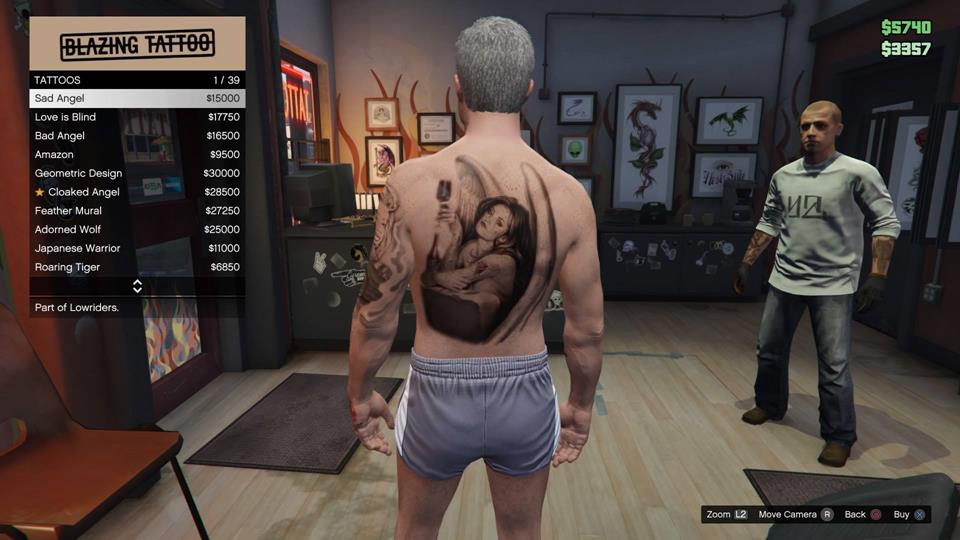
Task: Choose the Love is Blind tattoo
Action: pos(137,117)
